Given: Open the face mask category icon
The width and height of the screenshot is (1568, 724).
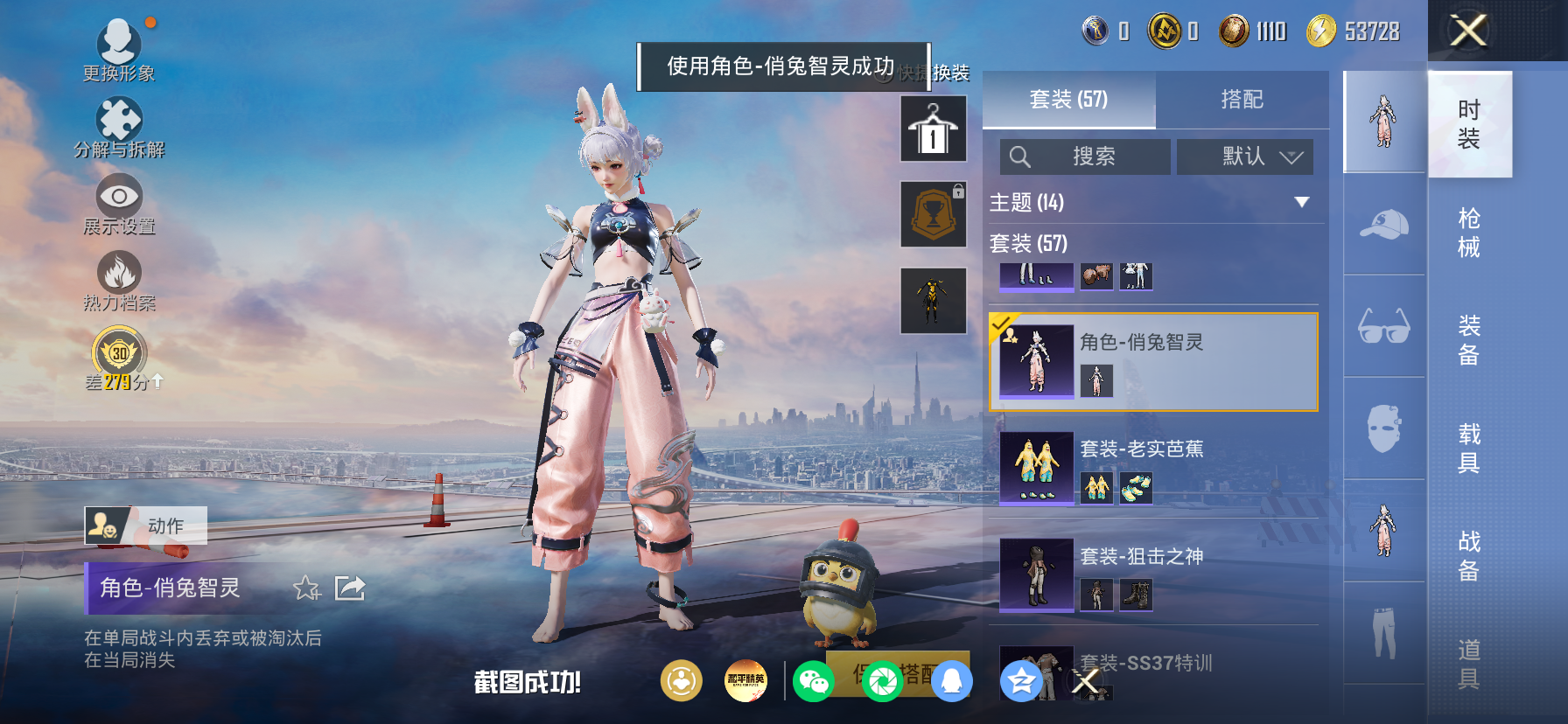Looking at the screenshot, I should click(1382, 428).
